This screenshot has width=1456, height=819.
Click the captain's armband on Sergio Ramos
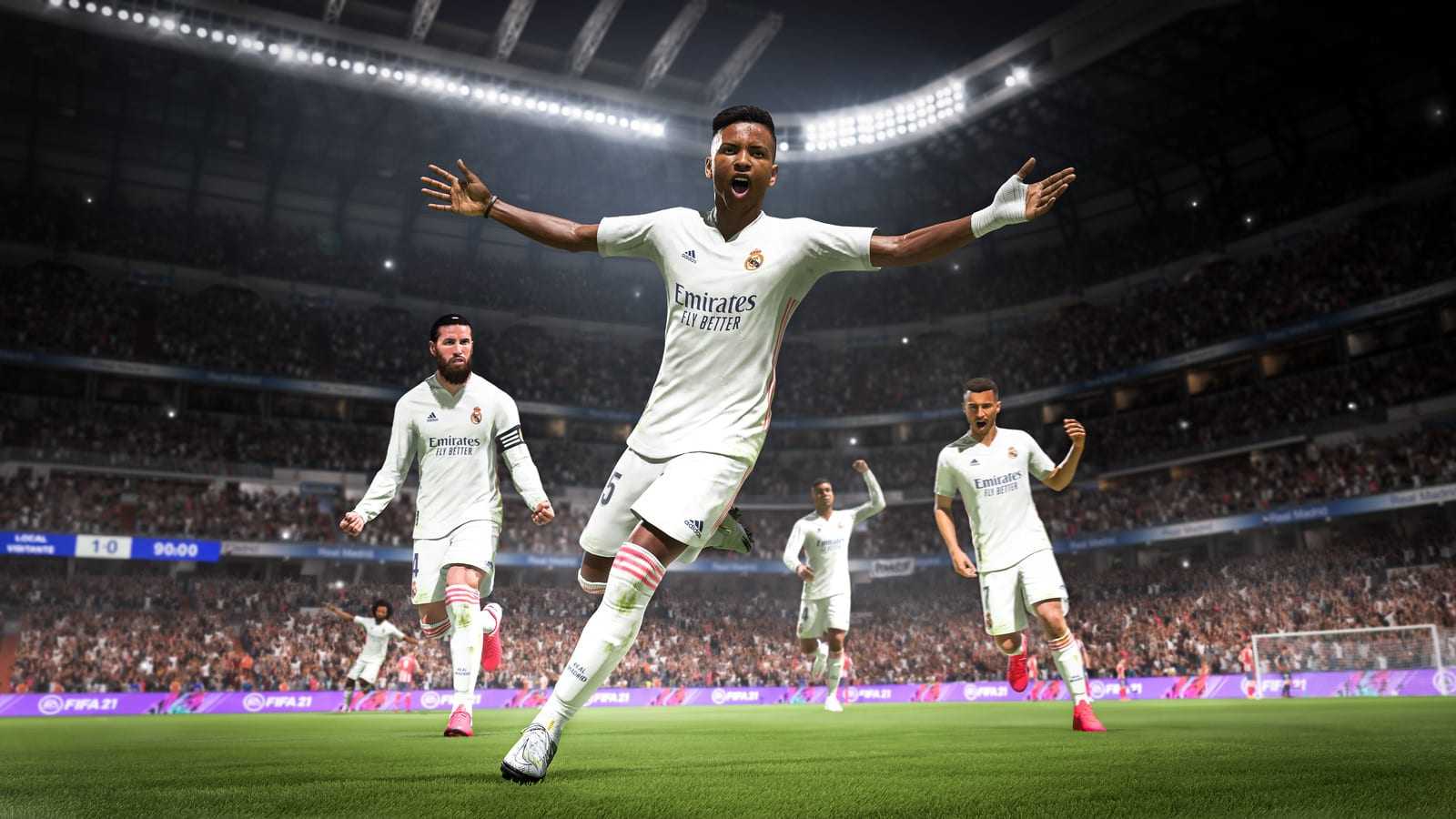(x=513, y=438)
